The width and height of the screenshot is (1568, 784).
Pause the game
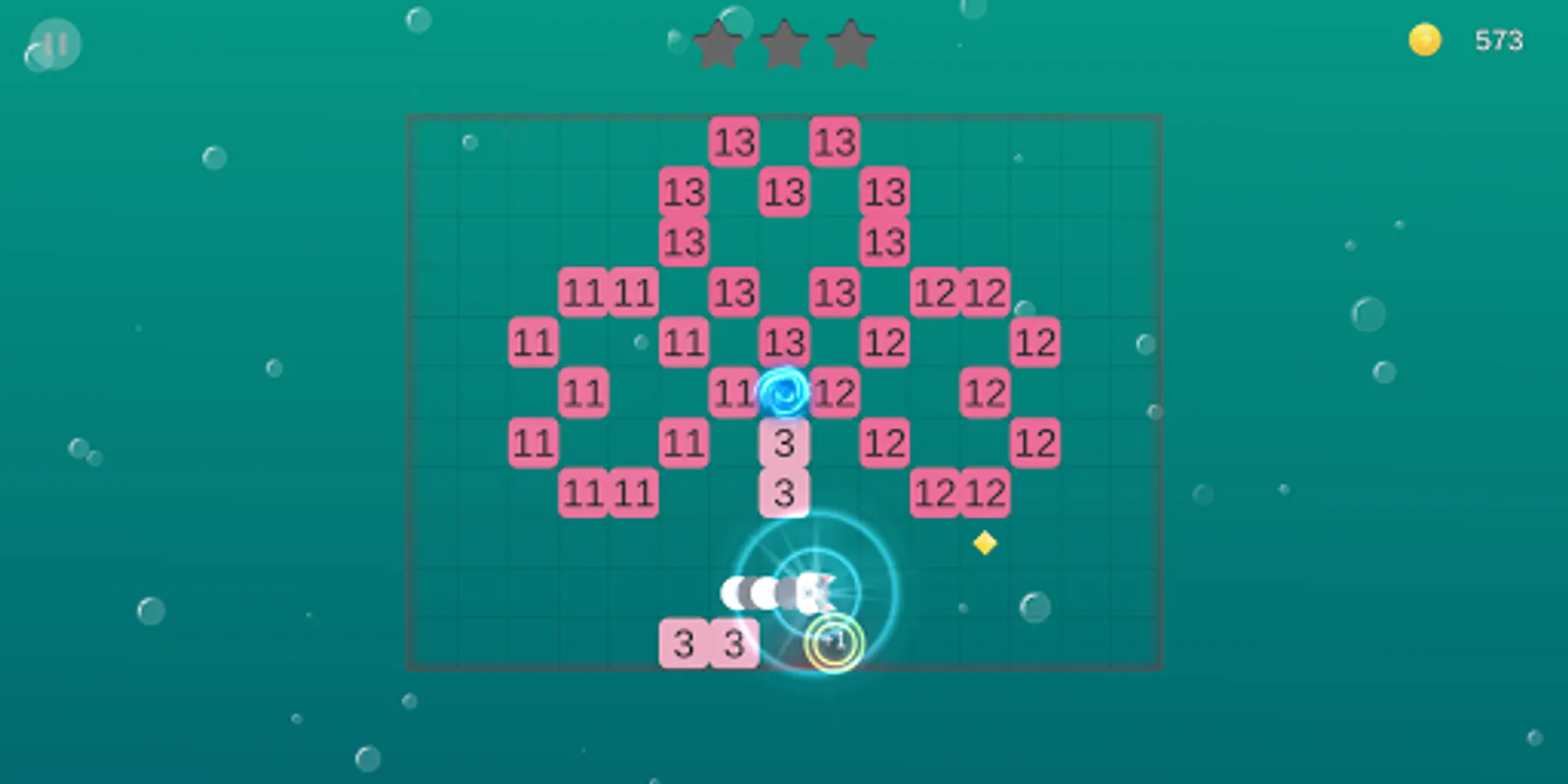tap(54, 44)
